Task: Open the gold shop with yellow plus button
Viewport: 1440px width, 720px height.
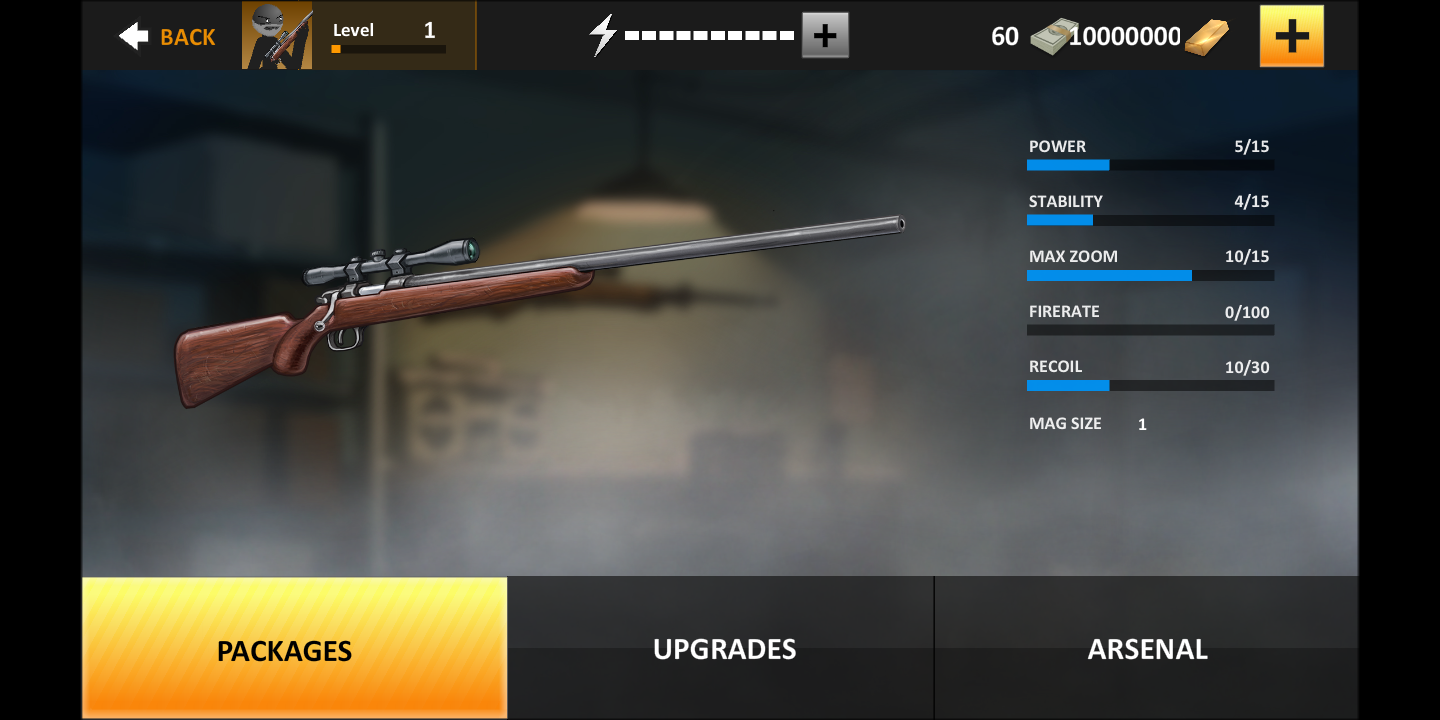Action: (1291, 34)
